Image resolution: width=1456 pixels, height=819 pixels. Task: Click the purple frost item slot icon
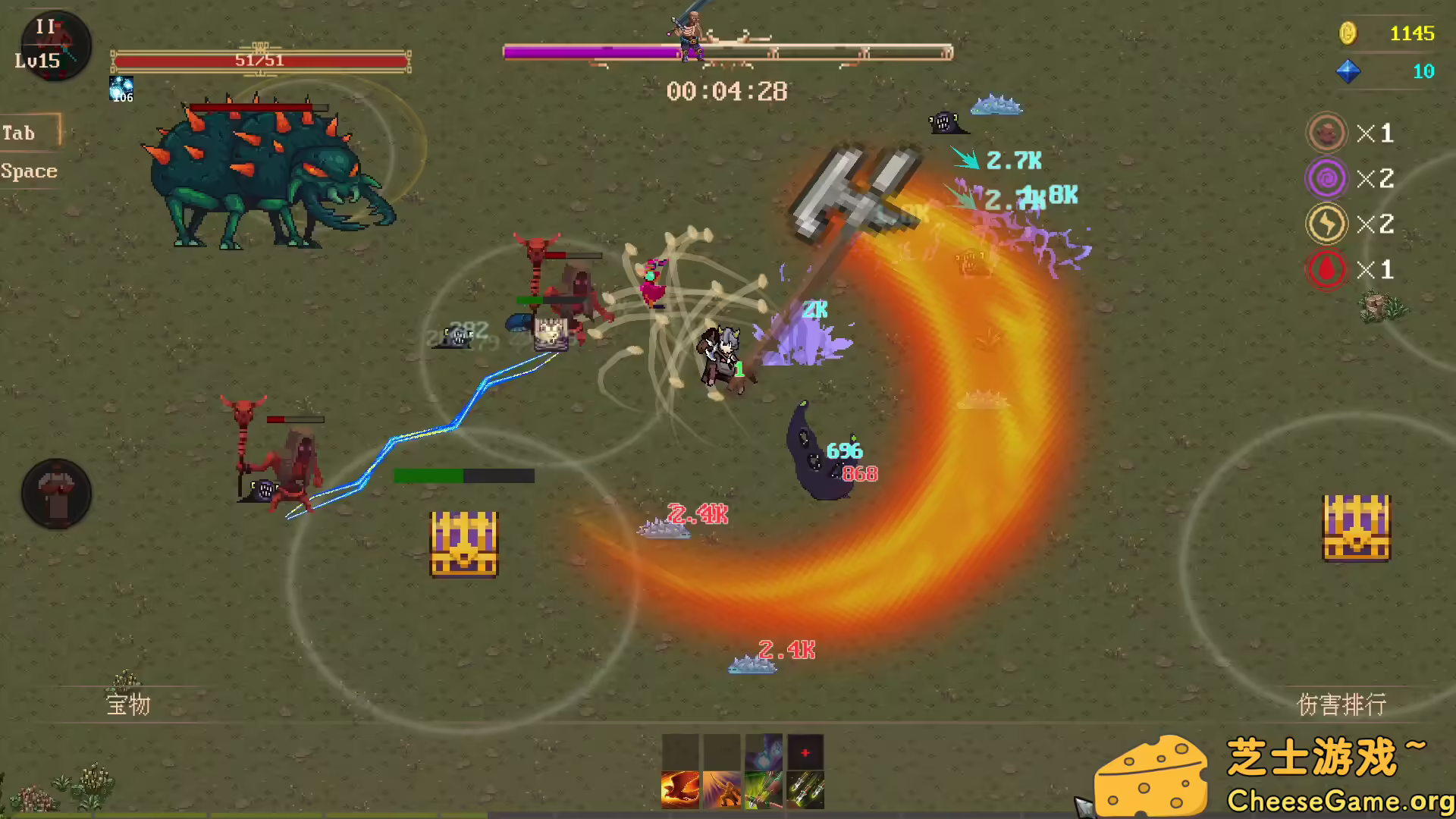click(764, 752)
